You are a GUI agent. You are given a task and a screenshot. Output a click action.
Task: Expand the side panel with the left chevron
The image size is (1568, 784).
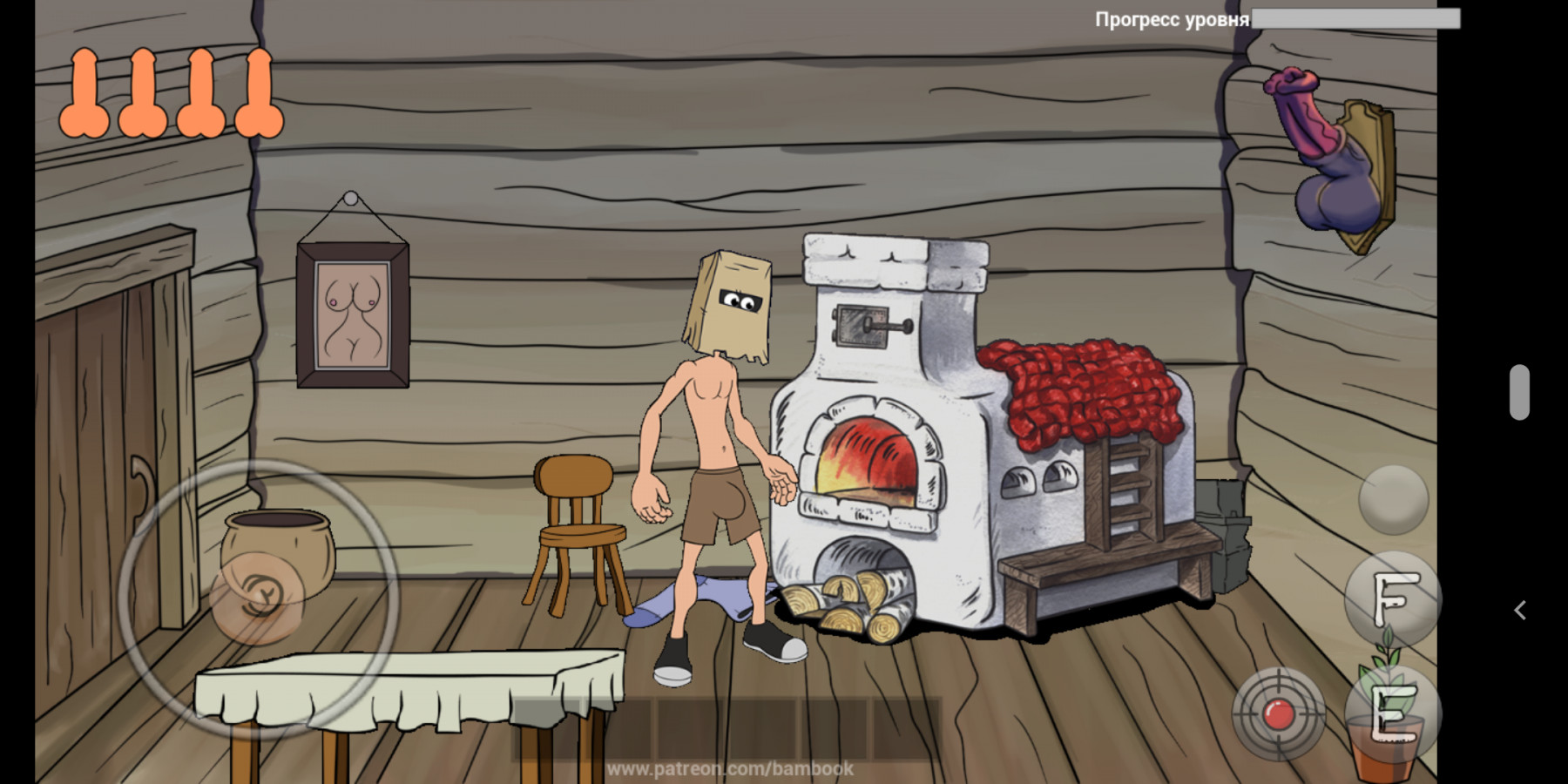pos(1521,609)
